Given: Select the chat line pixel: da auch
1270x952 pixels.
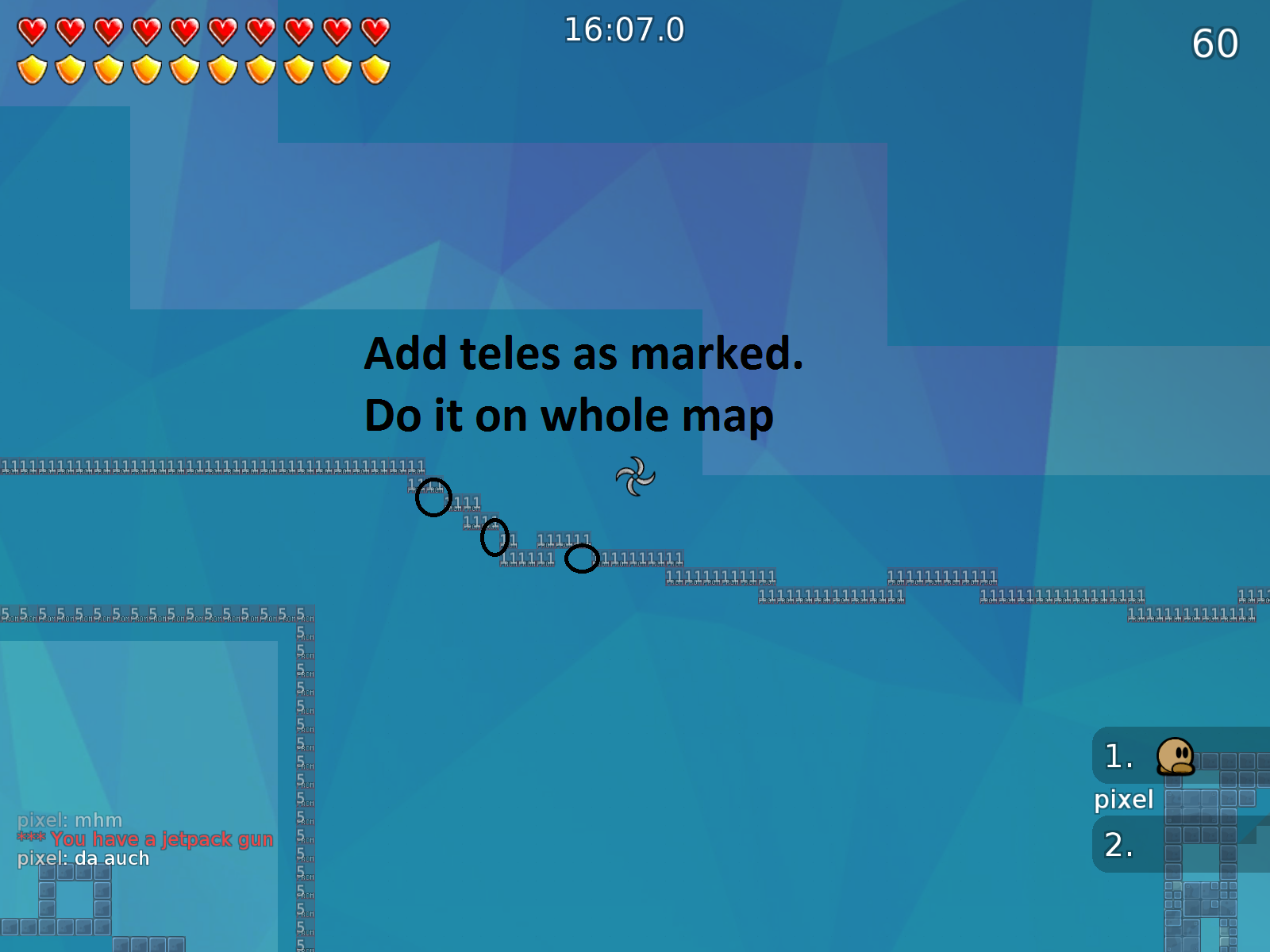Looking at the screenshot, I should (82, 858).
